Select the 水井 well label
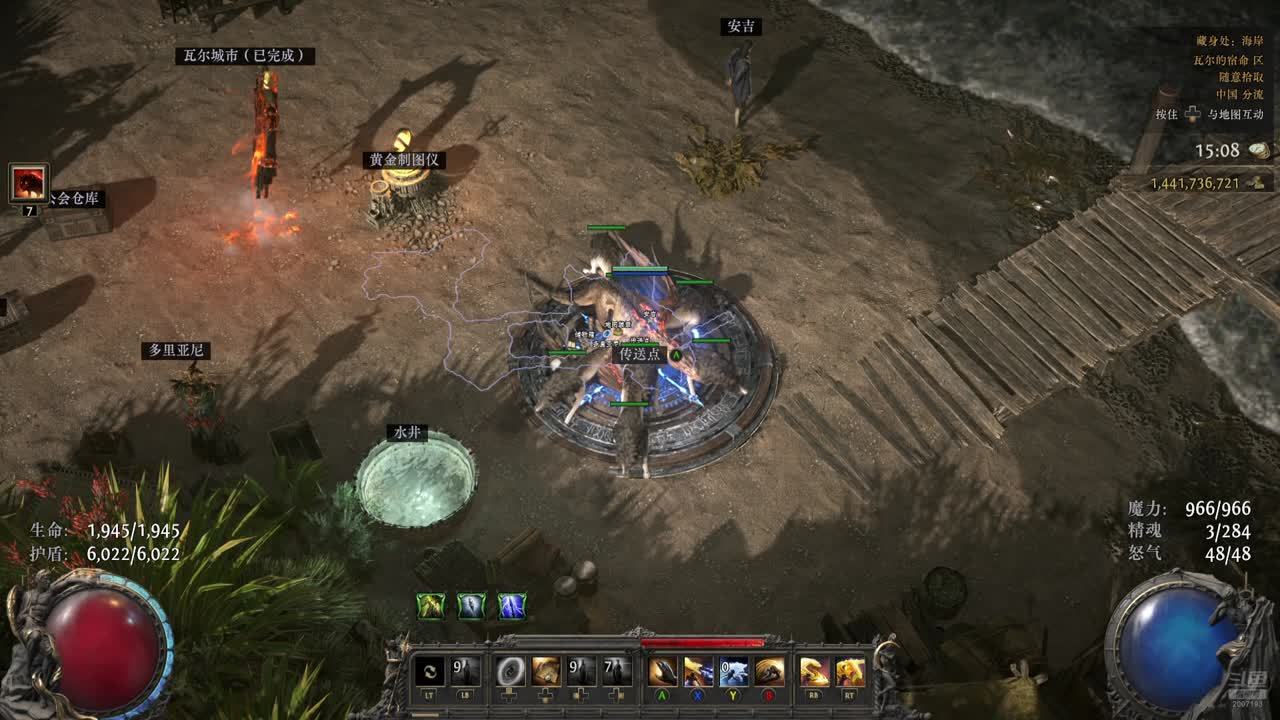This screenshot has width=1280, height=720. tap(407, 433)
